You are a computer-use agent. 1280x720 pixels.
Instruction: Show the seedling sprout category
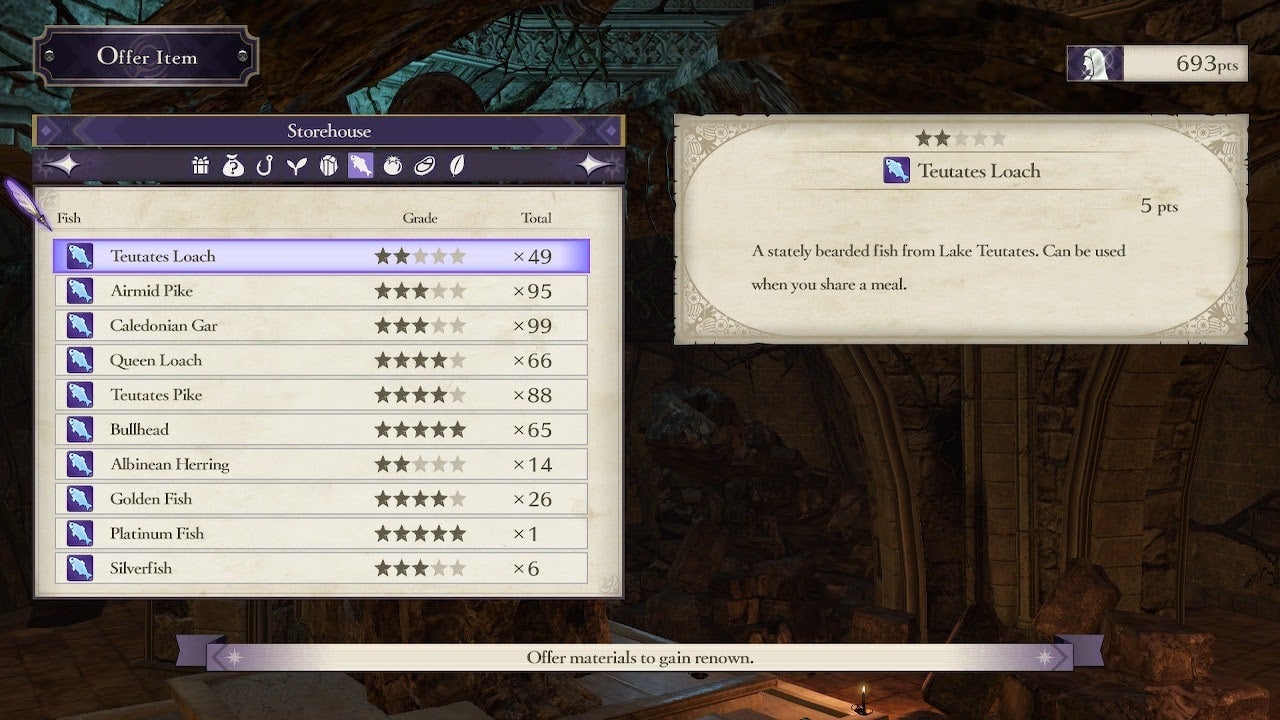pos(296,166)
